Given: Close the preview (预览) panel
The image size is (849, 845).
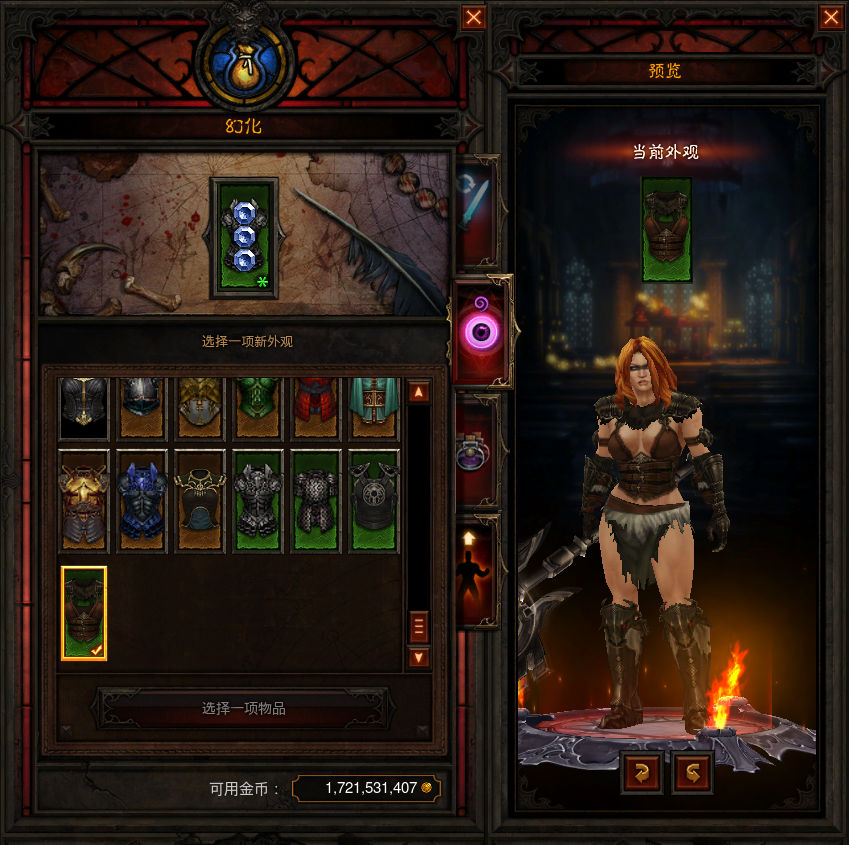Looking at the screenshot, I should click(x=830, y=17).
